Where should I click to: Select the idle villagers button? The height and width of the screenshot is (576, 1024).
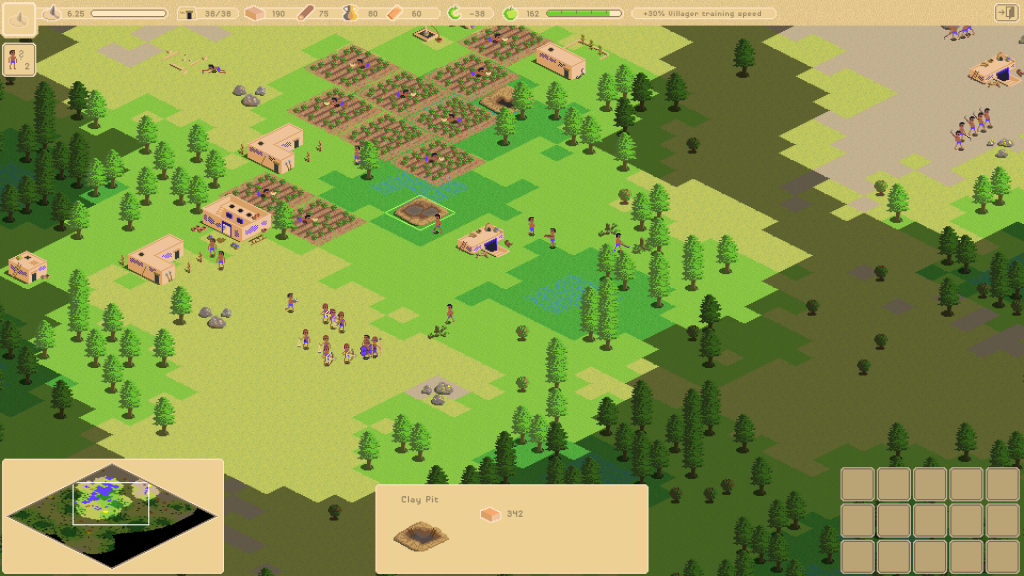[x=19, y=59]
